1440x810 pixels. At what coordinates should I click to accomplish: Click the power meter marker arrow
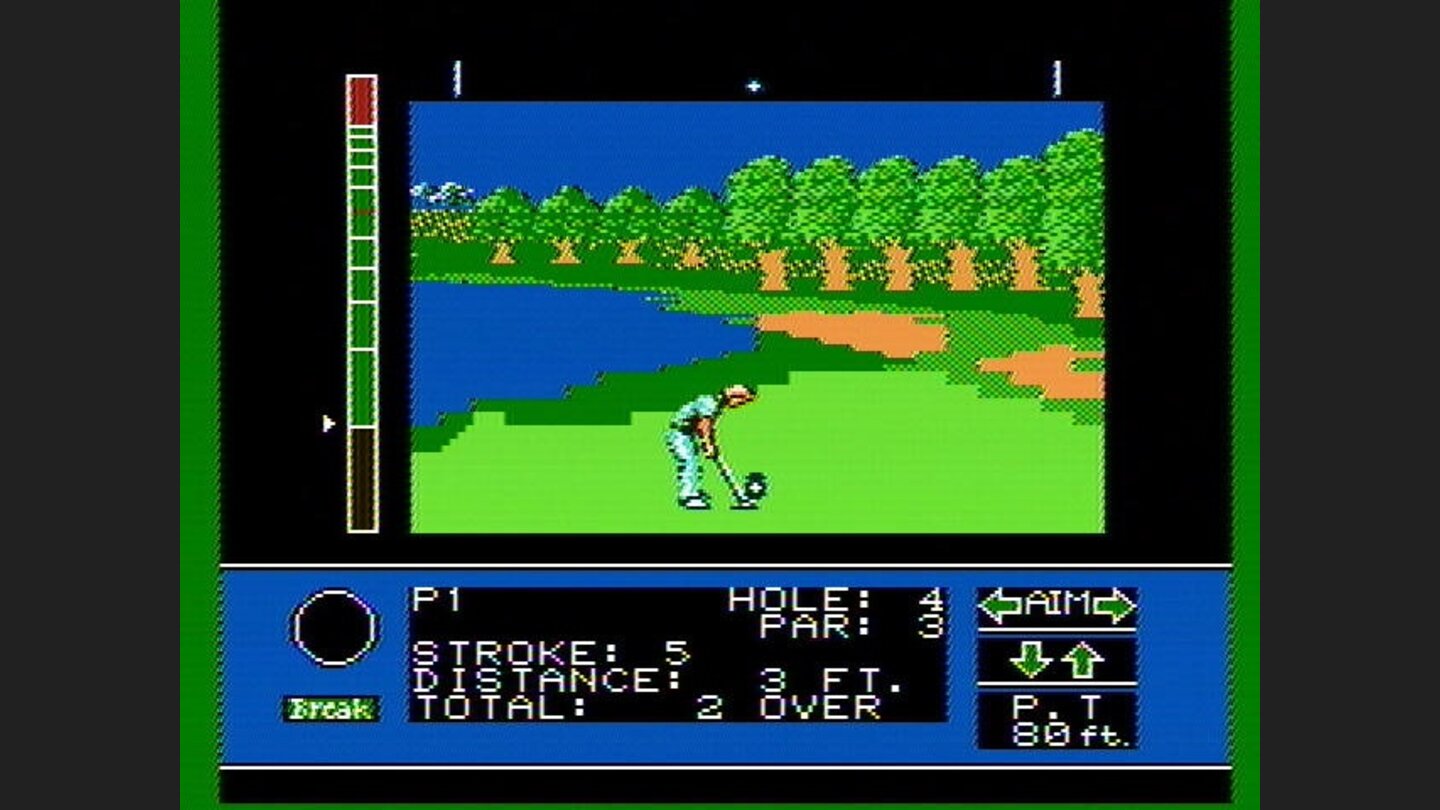click(328, 423)
